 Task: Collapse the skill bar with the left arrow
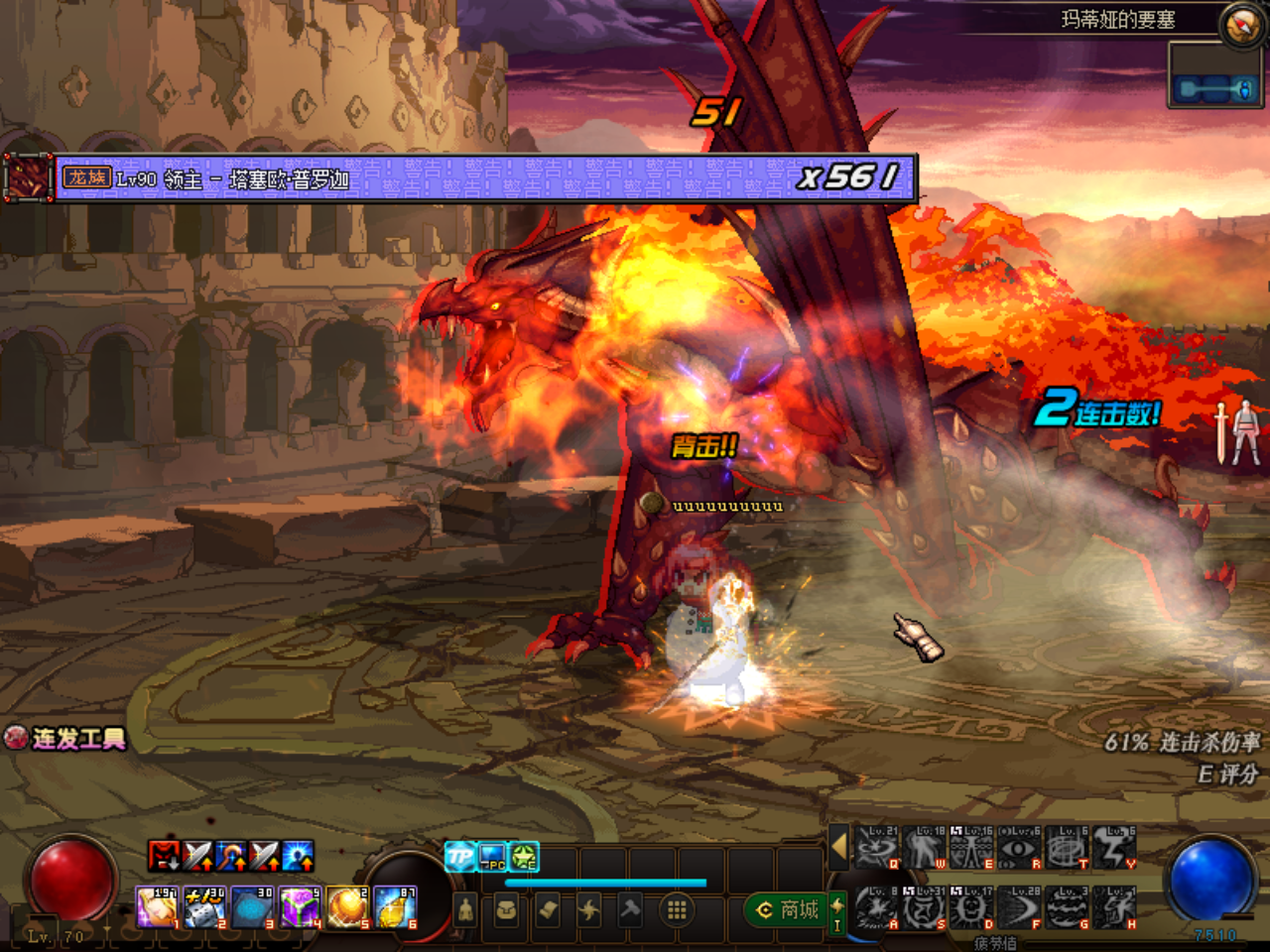(x=838, y=847)
